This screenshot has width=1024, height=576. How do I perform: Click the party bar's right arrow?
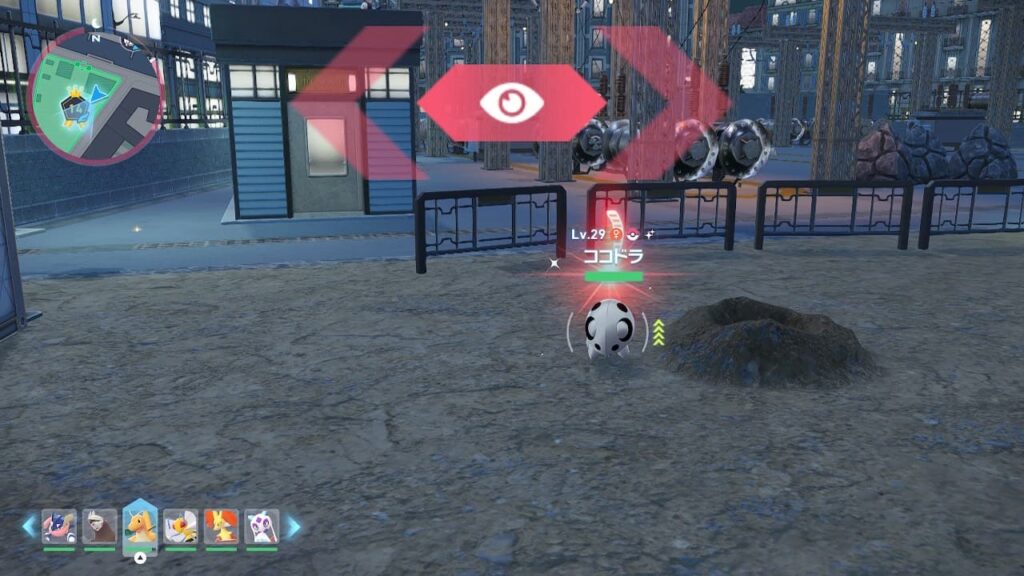click(293, 527)
